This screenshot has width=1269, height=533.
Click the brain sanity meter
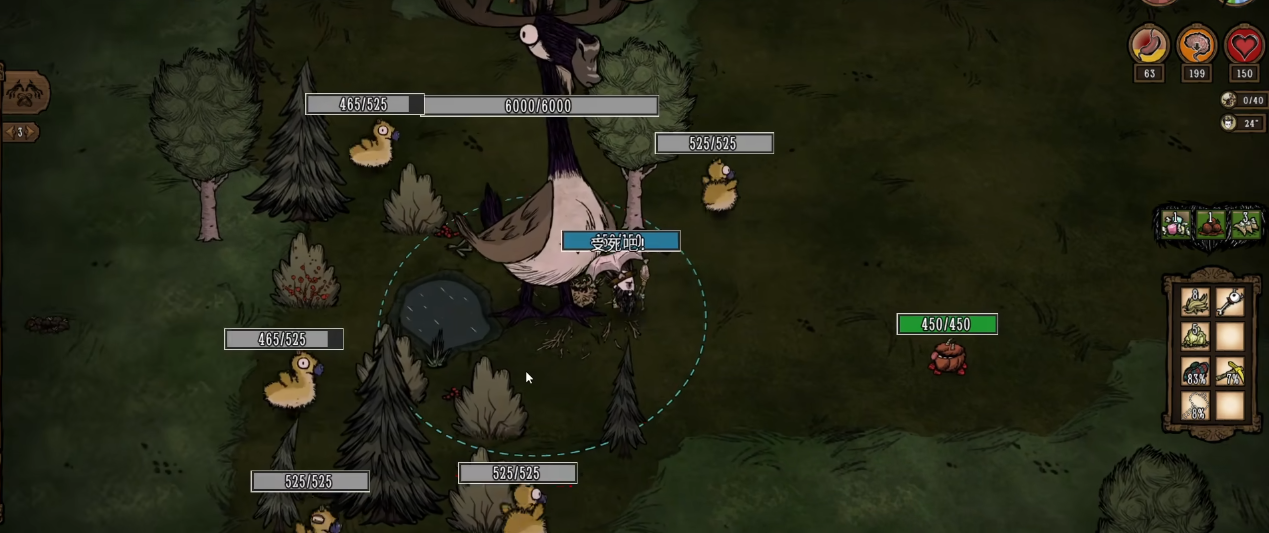1196,46
